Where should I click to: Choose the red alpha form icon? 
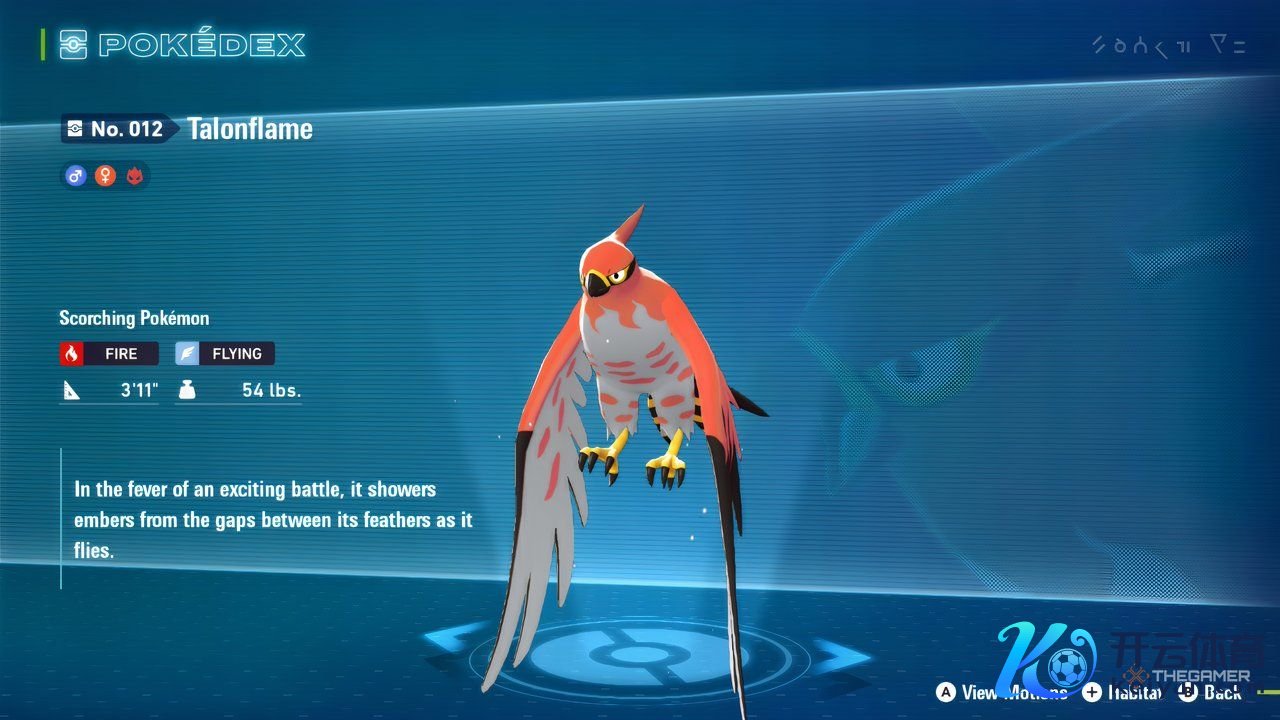coord(134,176)
